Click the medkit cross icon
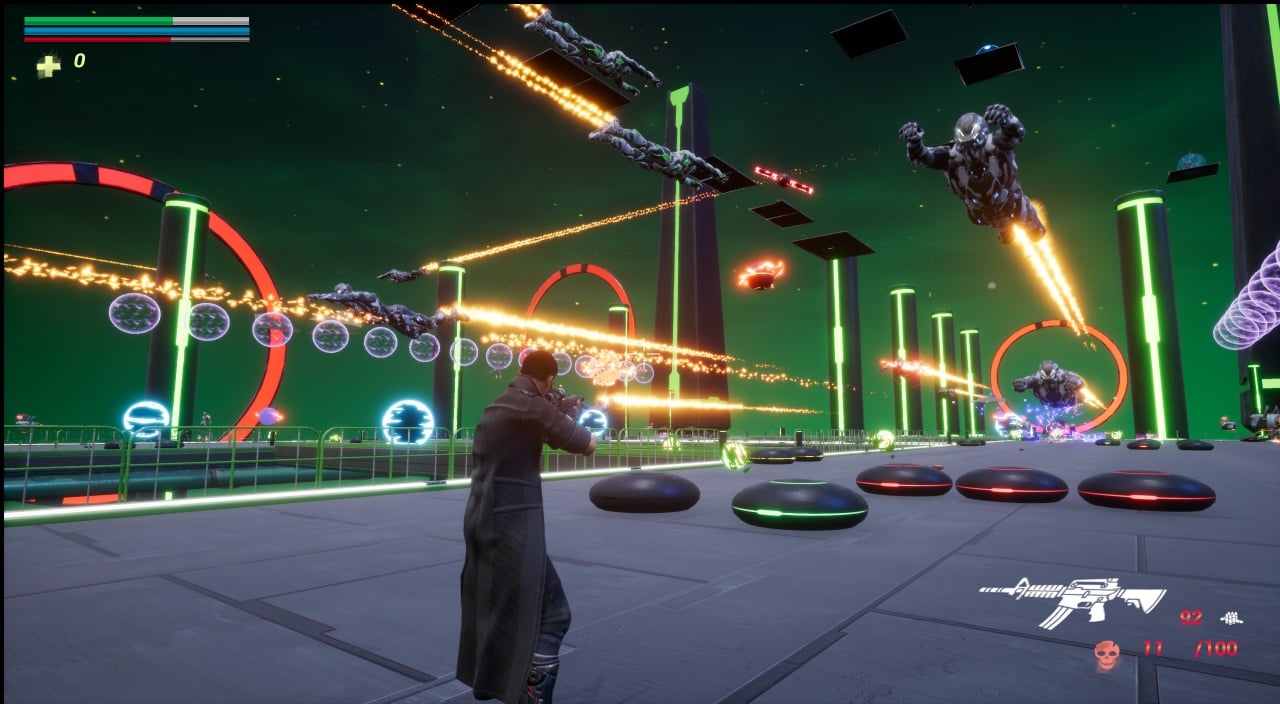Viewport: 1280px width, 704px height. [48, 65]
